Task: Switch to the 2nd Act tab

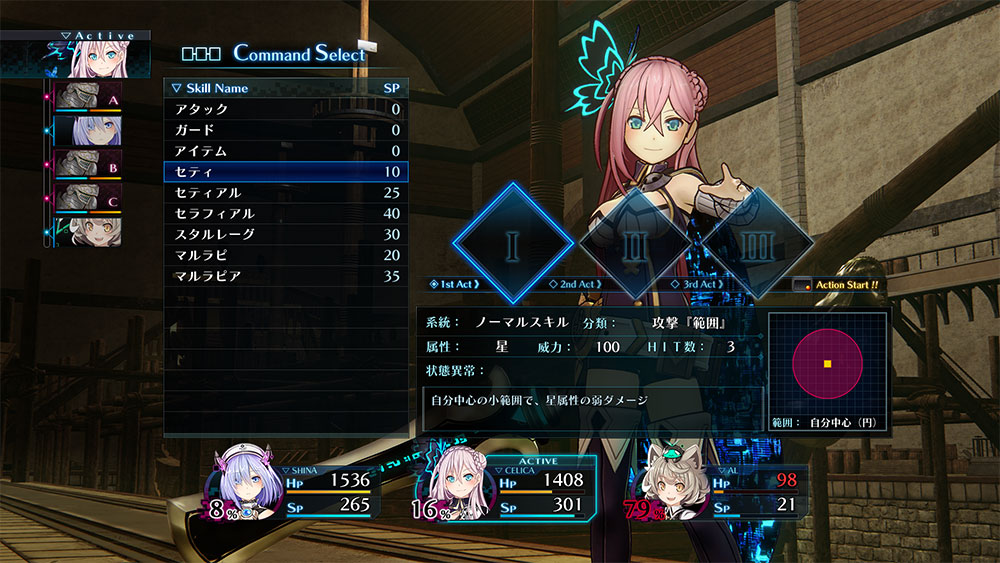Action: (578, 285)
